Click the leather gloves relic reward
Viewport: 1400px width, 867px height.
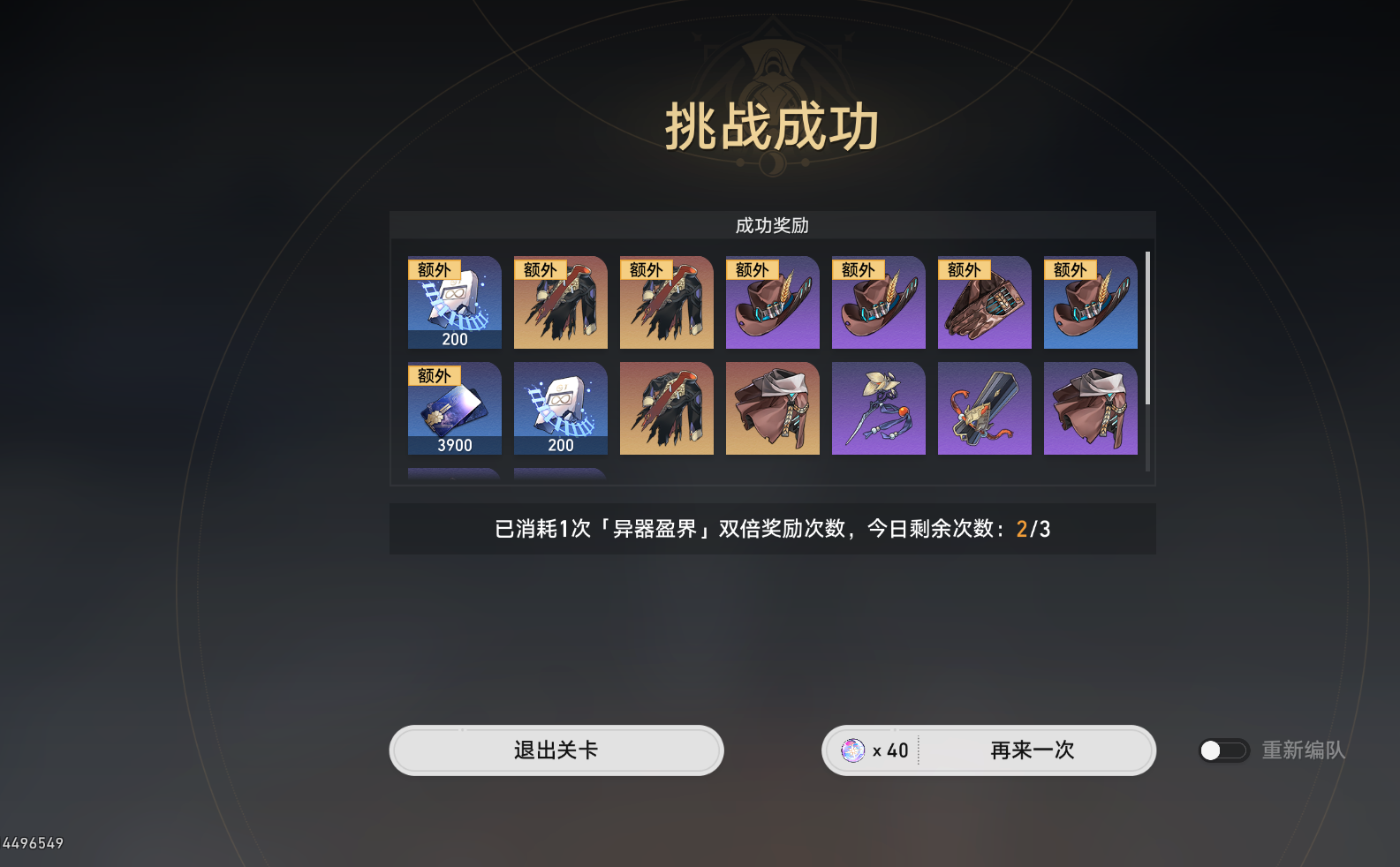(x=984, y=302)
